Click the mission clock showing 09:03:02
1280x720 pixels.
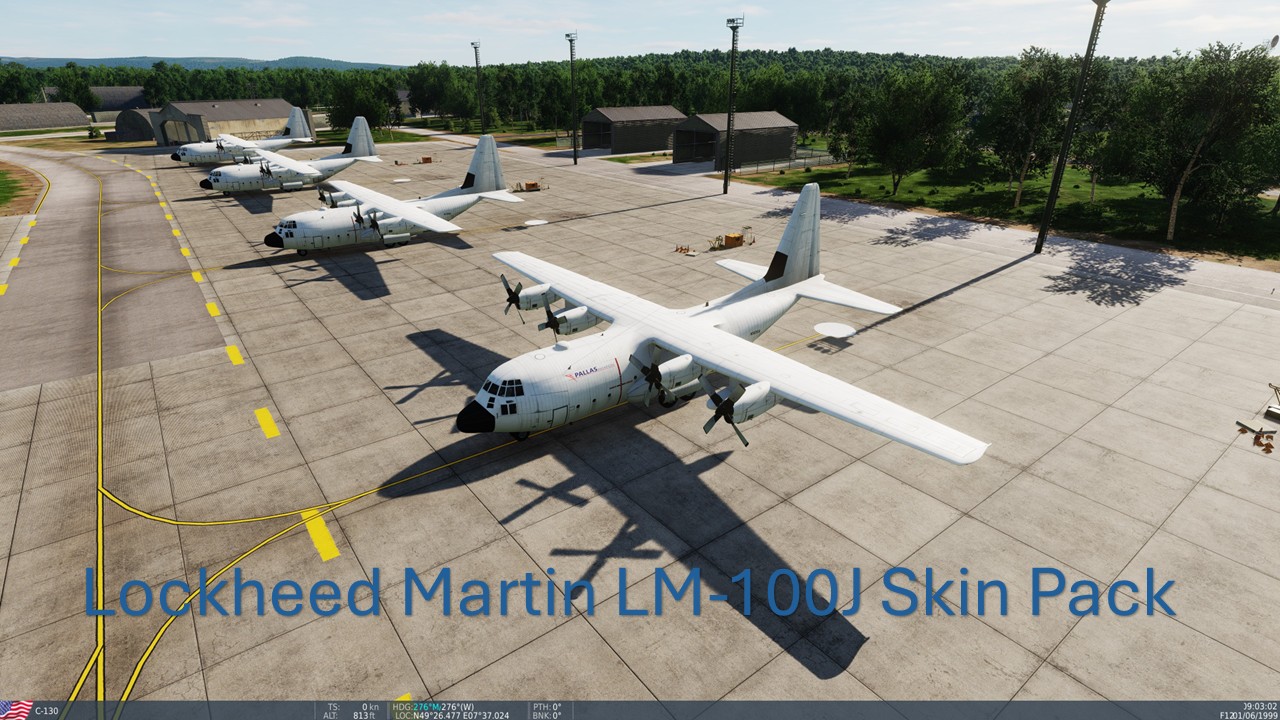coord(1258,705)
